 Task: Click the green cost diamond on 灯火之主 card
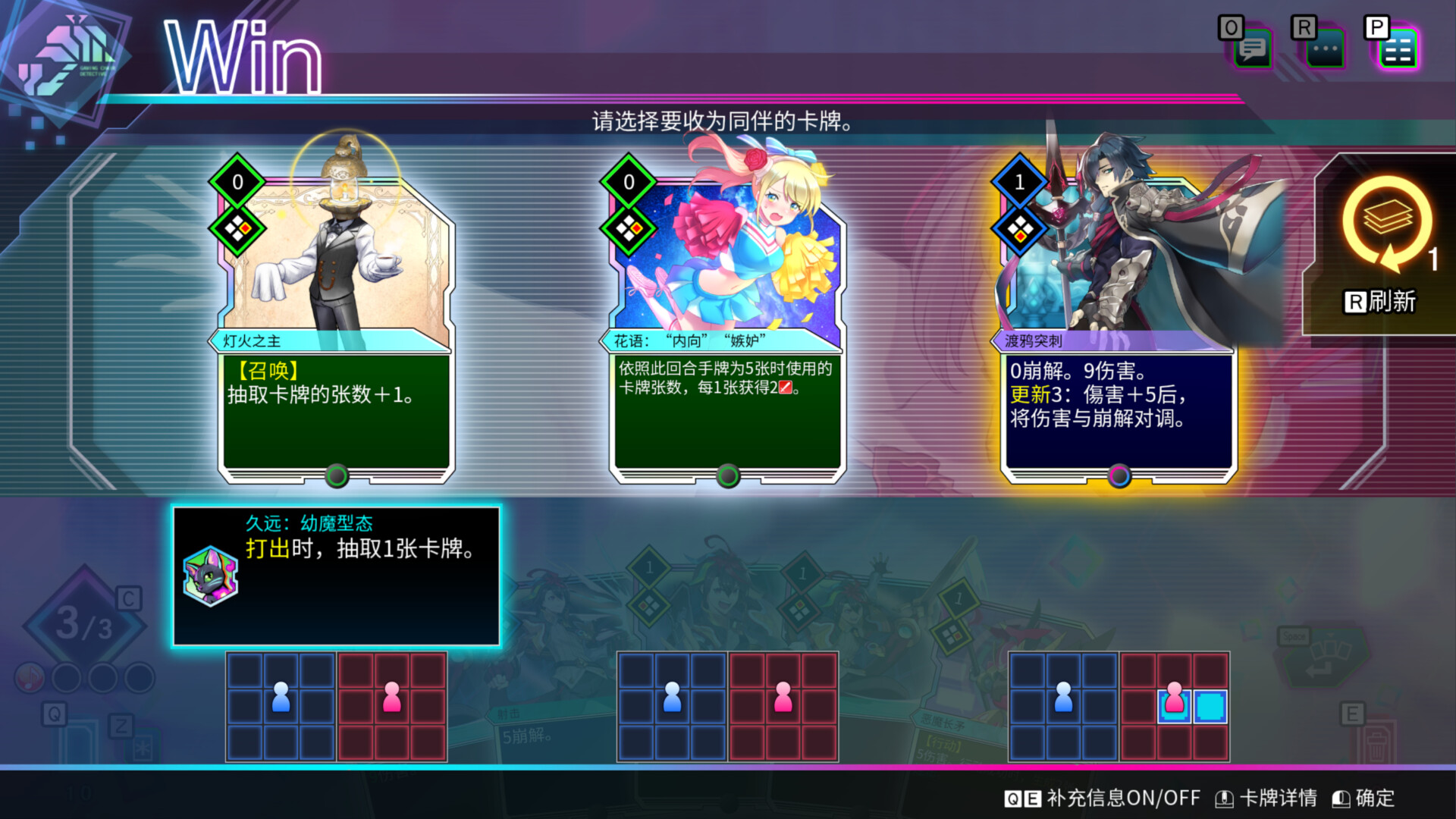237,182
